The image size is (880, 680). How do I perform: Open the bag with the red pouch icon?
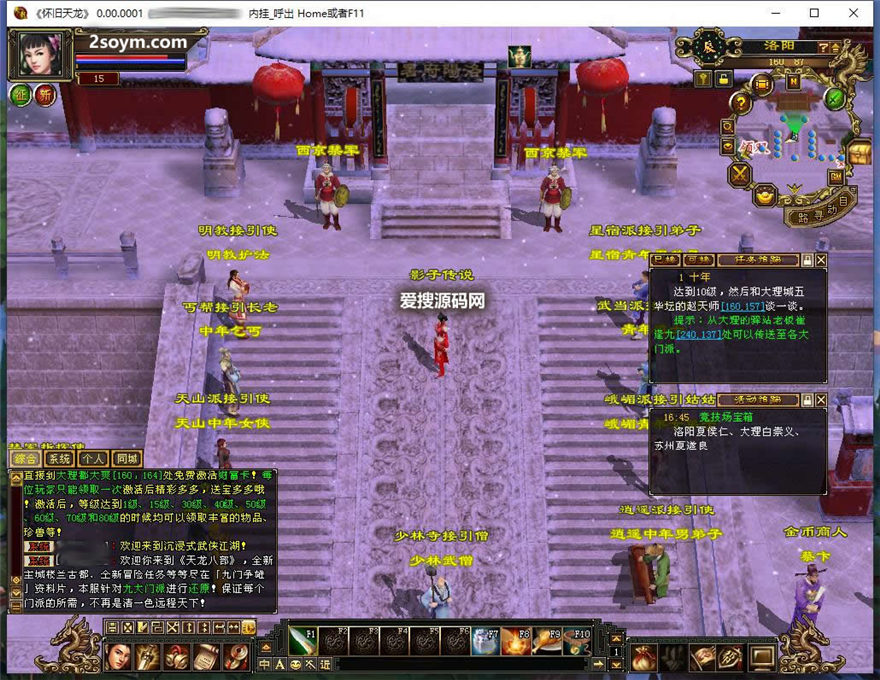pyautogui.click(x=643, y=657)
